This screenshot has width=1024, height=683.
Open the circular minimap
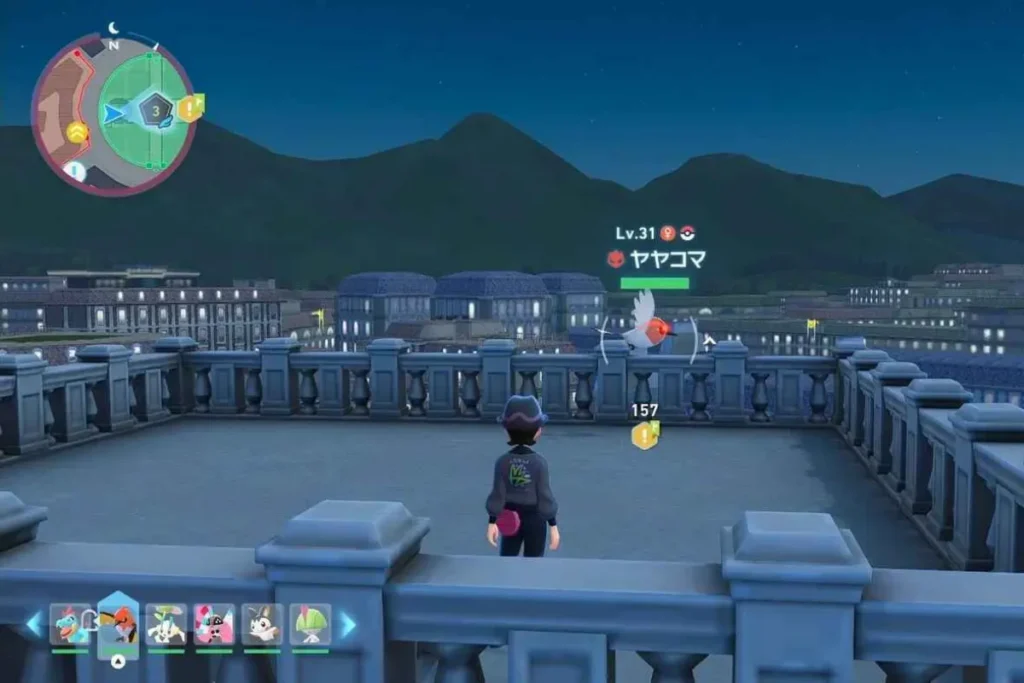tap(113, 112)
